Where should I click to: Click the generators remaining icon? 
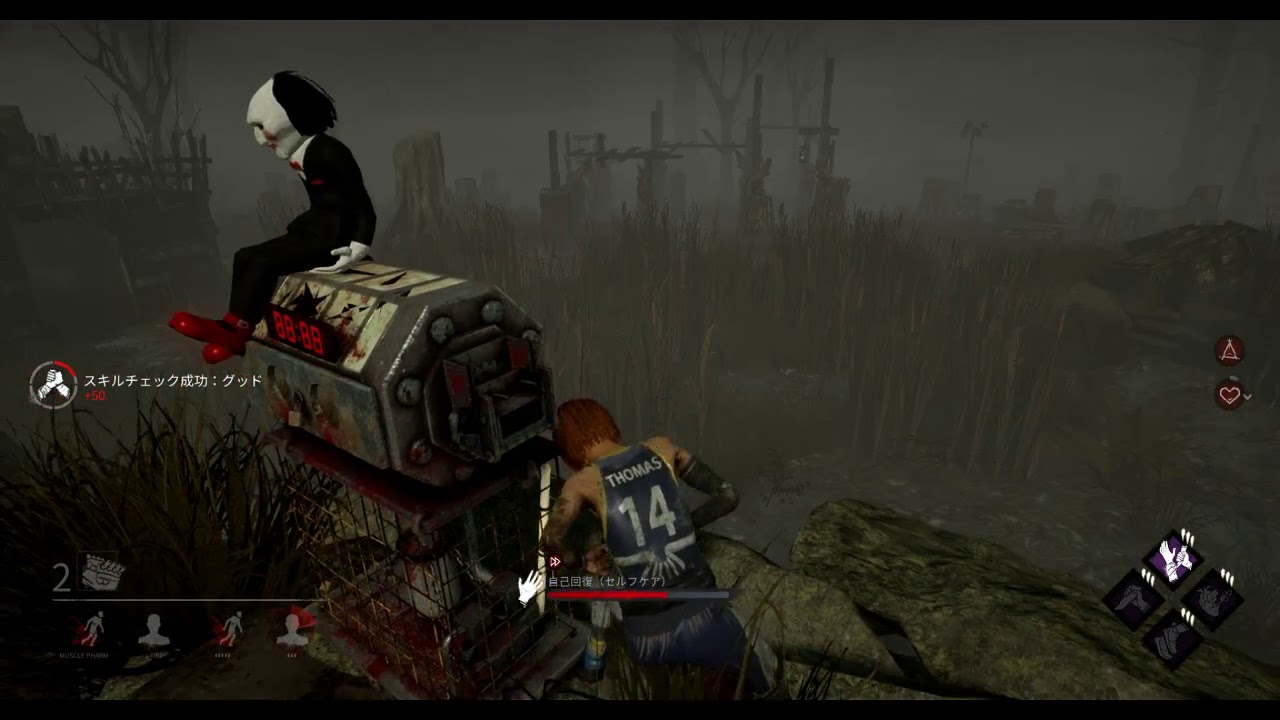tap(102, 573)
